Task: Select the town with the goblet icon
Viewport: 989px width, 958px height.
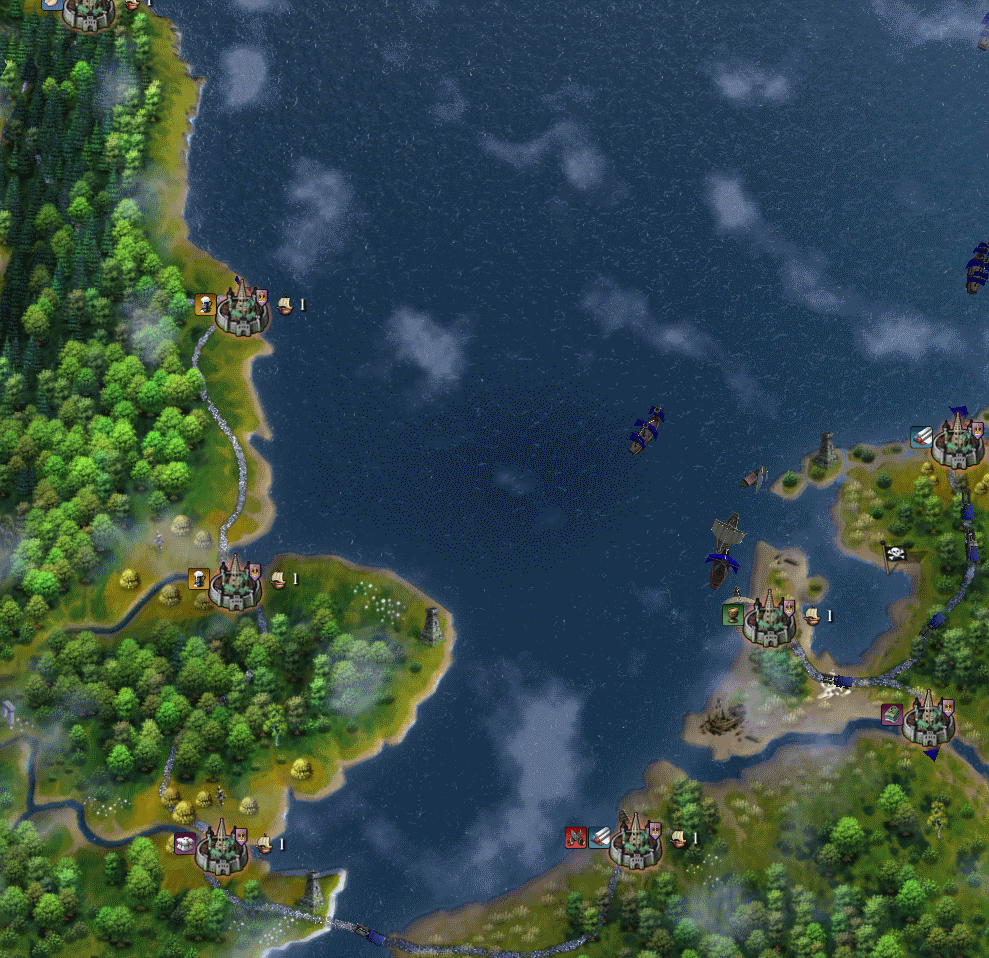Action: click(x=769, y=618)
